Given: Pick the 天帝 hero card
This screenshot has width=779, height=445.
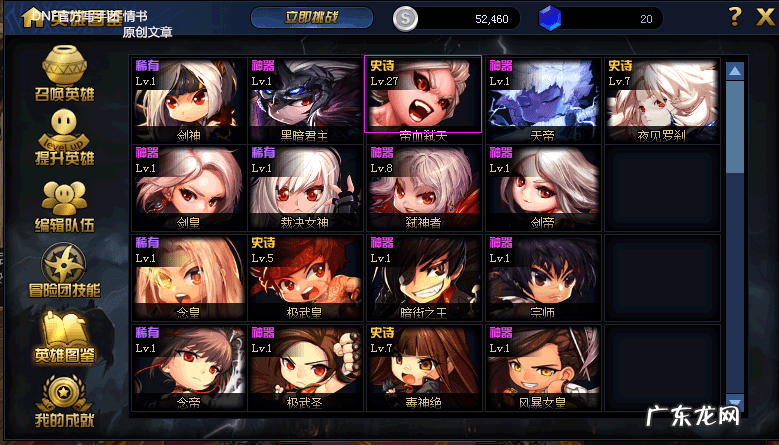Looking at the screenshot, I should coord(541,96).
